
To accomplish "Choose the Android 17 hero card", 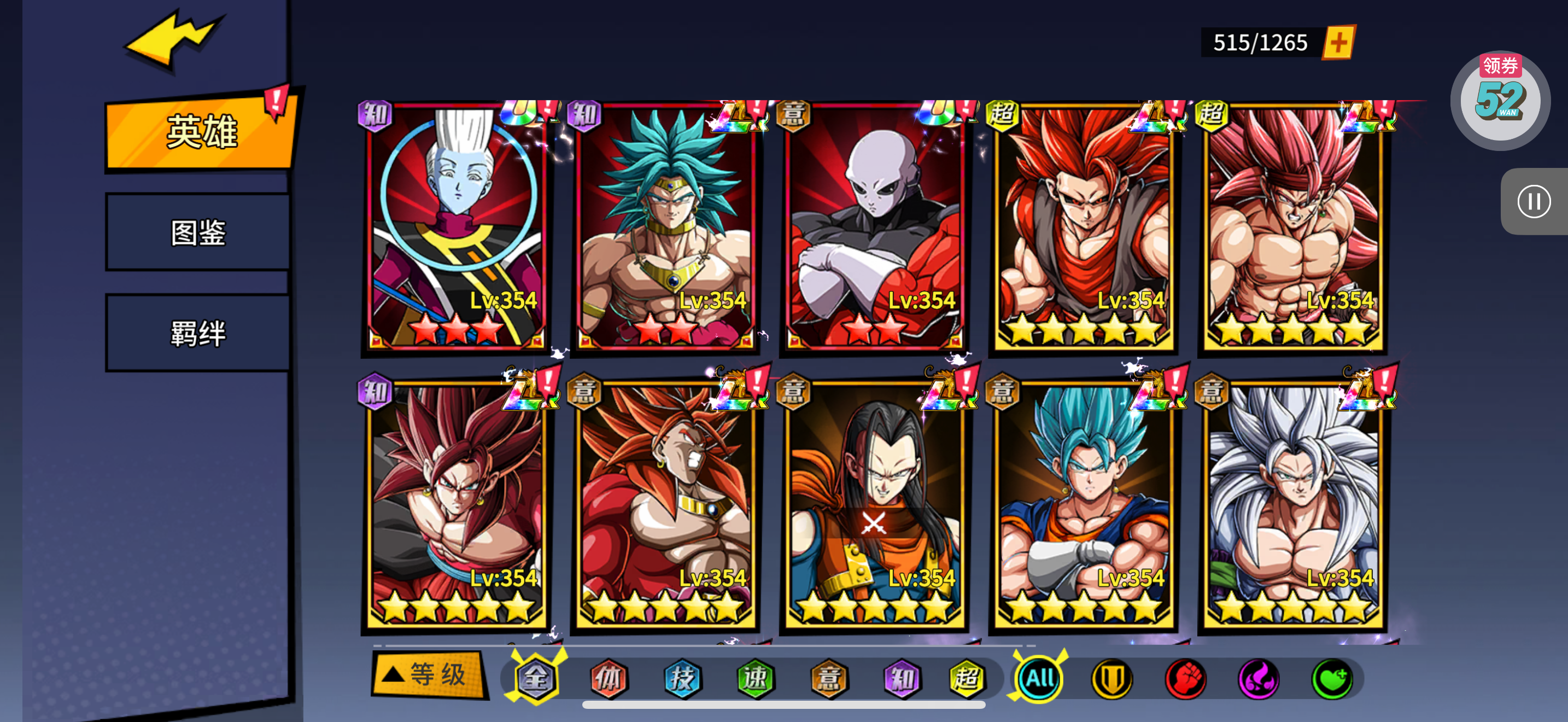I will point(875,505).
